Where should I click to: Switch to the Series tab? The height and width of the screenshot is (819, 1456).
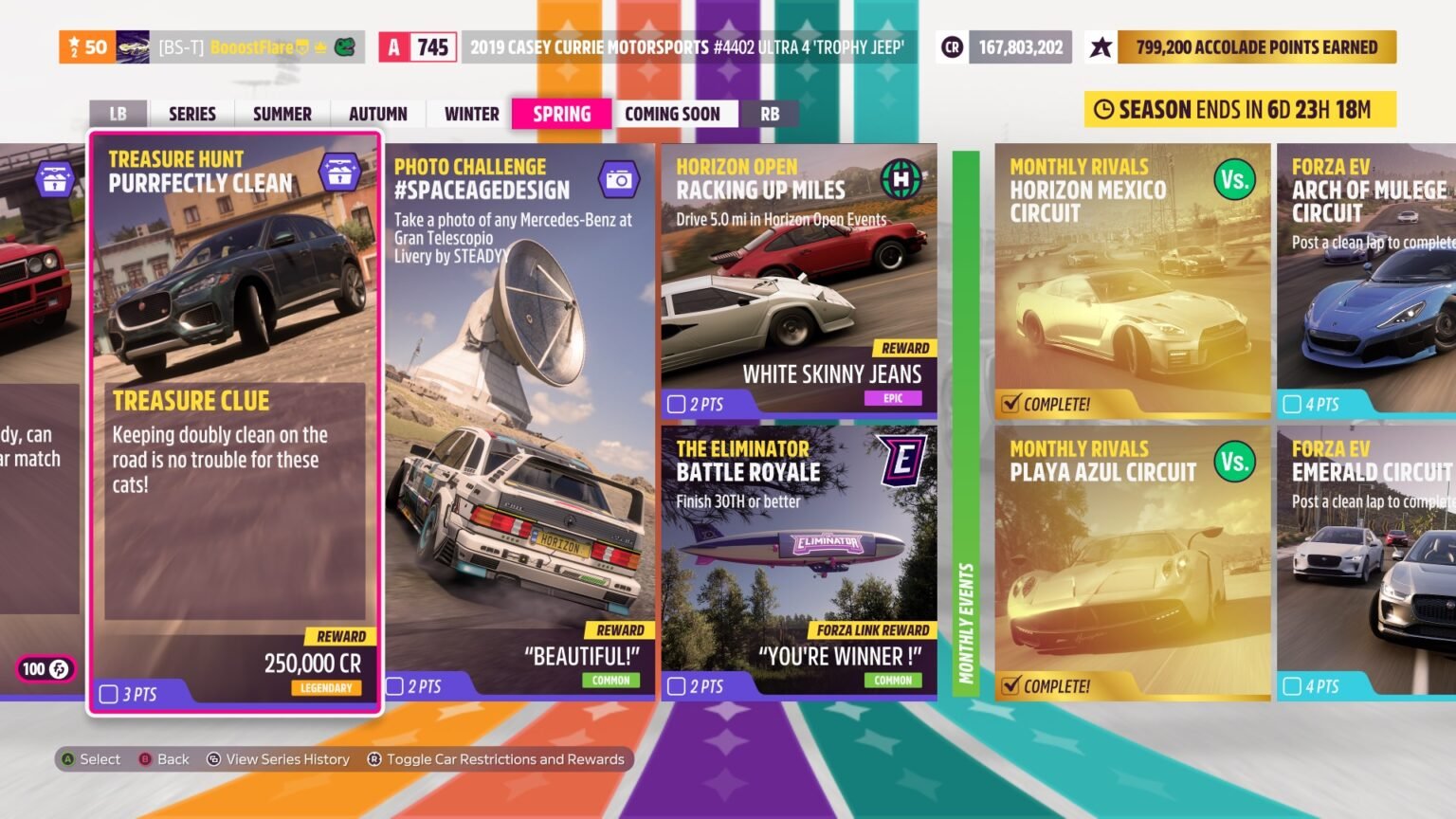pos(191,114)
